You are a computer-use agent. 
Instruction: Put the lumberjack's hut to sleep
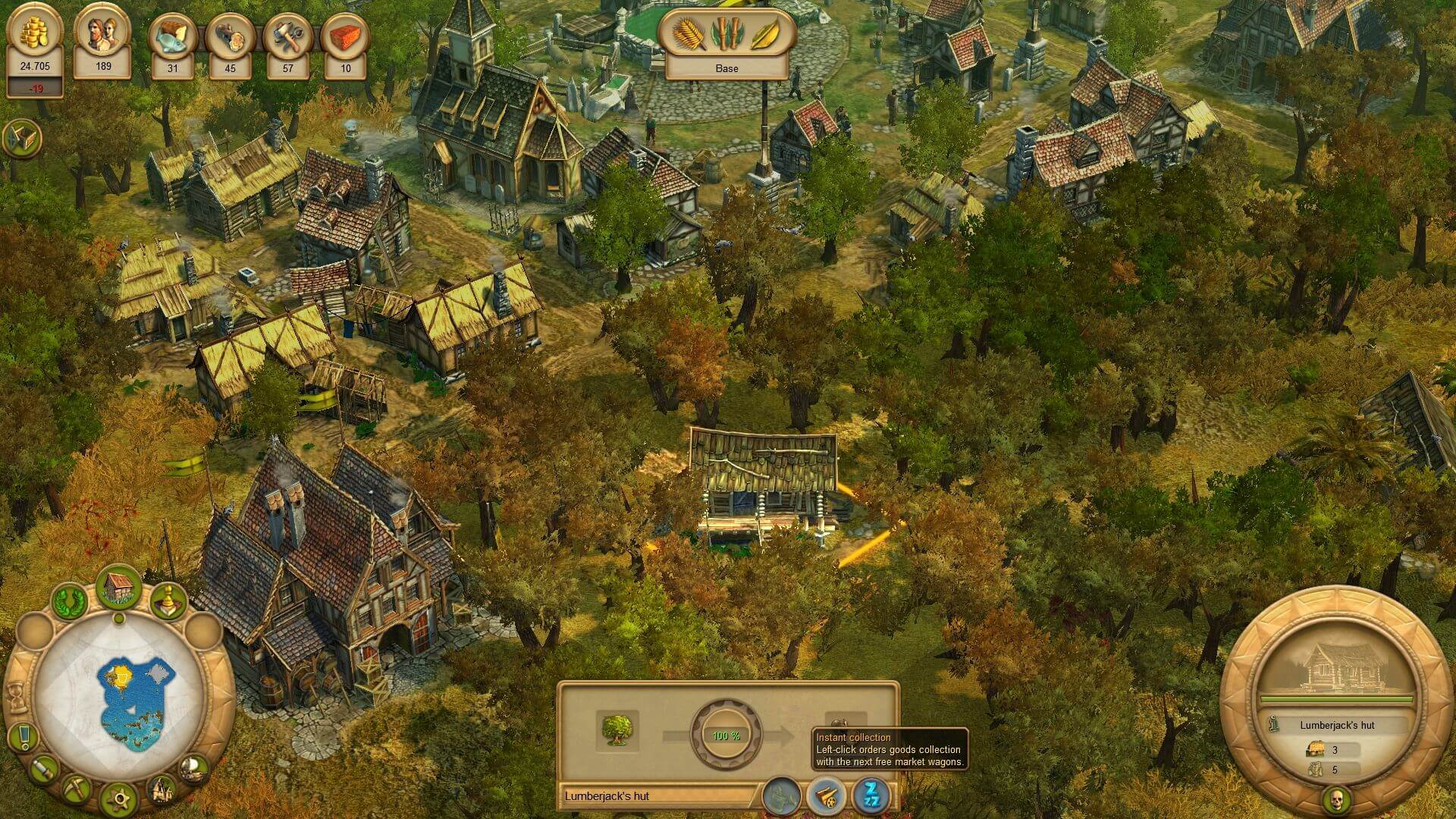[871, 796]
